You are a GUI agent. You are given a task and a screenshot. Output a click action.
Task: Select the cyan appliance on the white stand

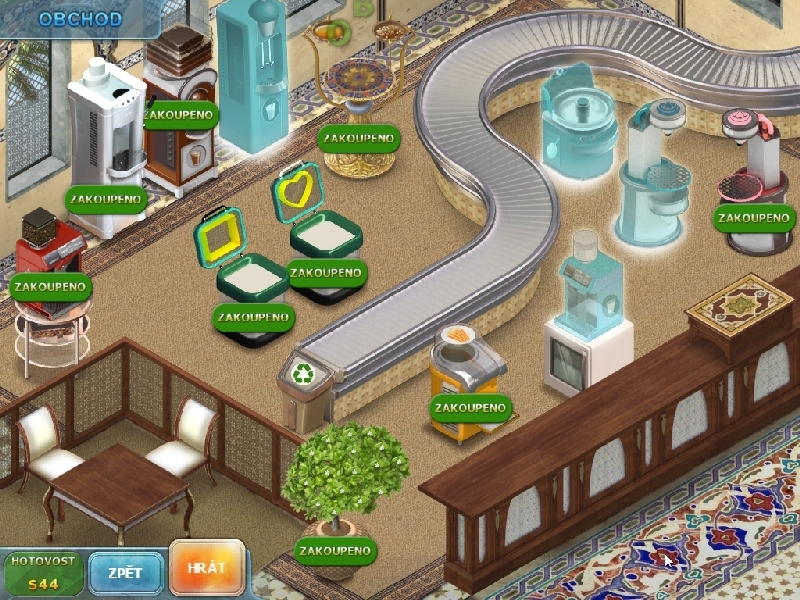tap(585, 310)
